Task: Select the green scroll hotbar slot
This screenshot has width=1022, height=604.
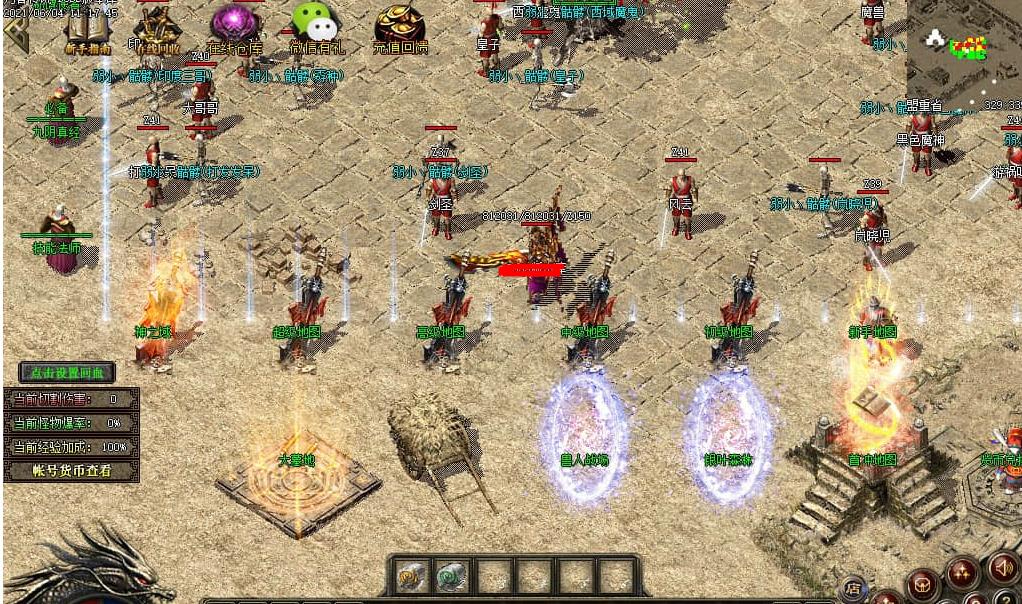Action: coord(453,576)
